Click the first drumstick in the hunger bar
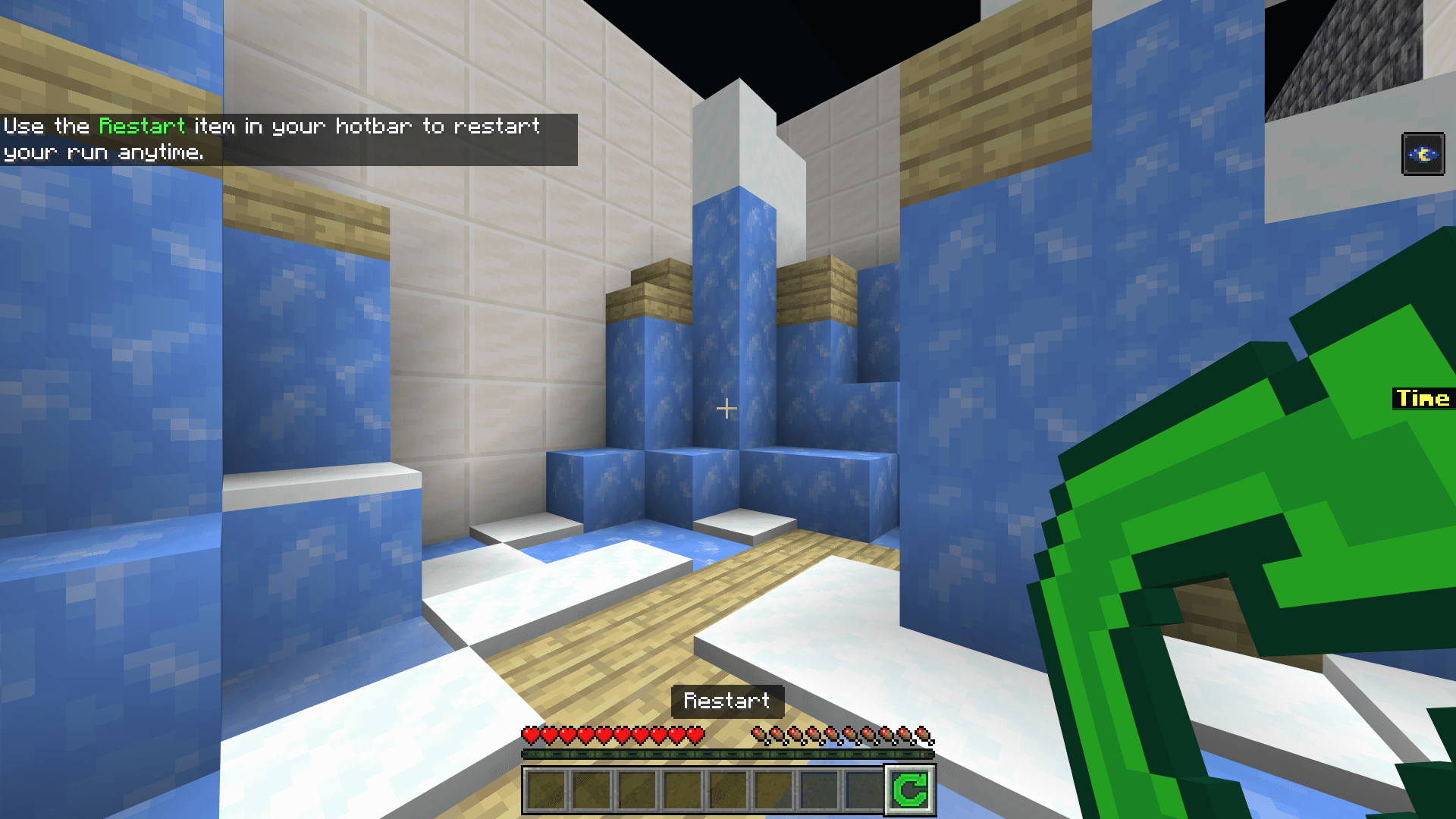This screenshot has height=819, width=1456. (x=758, y=735)
